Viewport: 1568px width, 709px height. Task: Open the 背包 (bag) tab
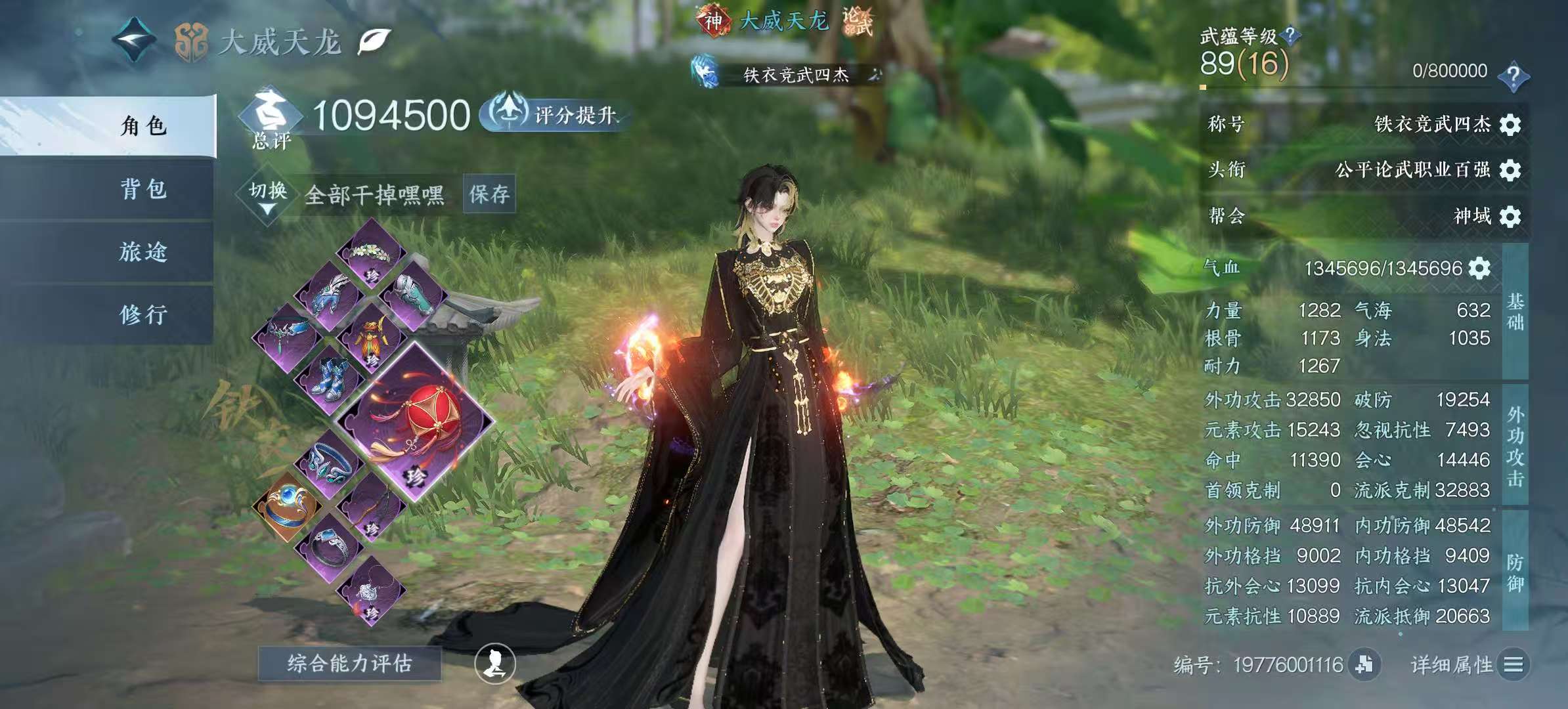coord(143,189)
